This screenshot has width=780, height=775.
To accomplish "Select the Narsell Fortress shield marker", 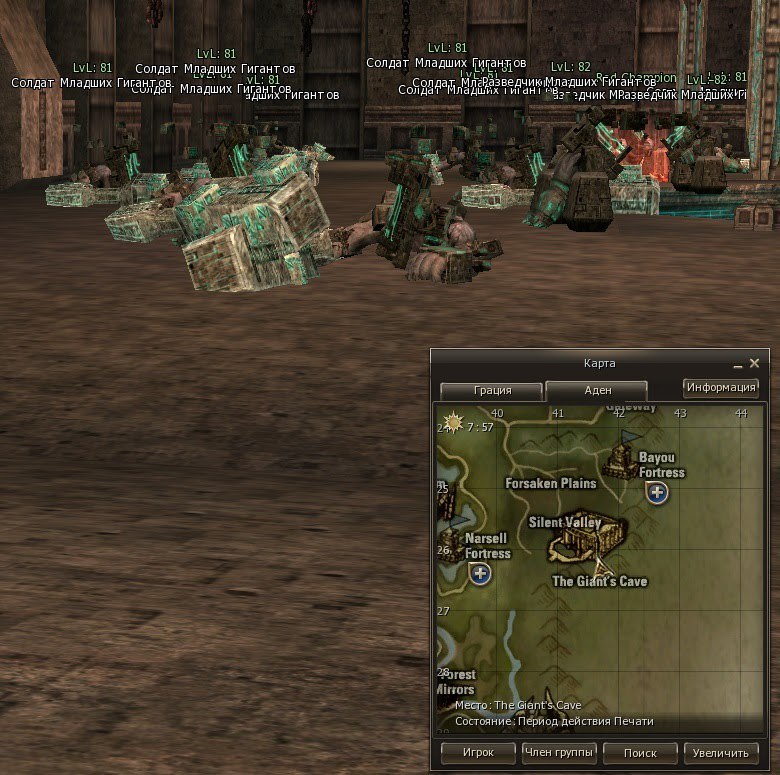I will coord(480,573).
